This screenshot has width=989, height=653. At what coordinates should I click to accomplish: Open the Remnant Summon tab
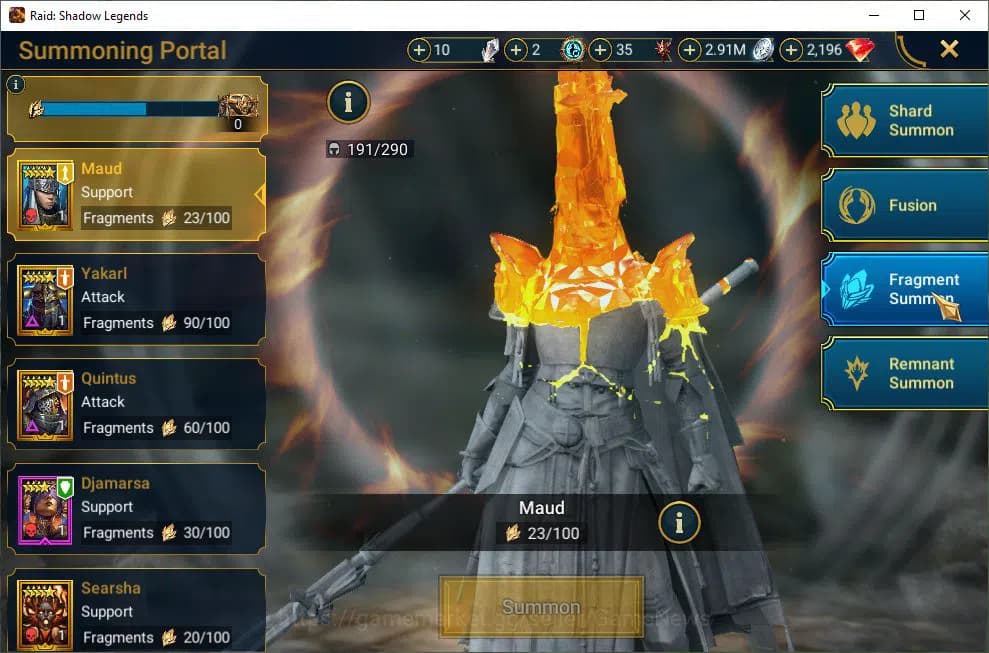click(x=905, y=373)
